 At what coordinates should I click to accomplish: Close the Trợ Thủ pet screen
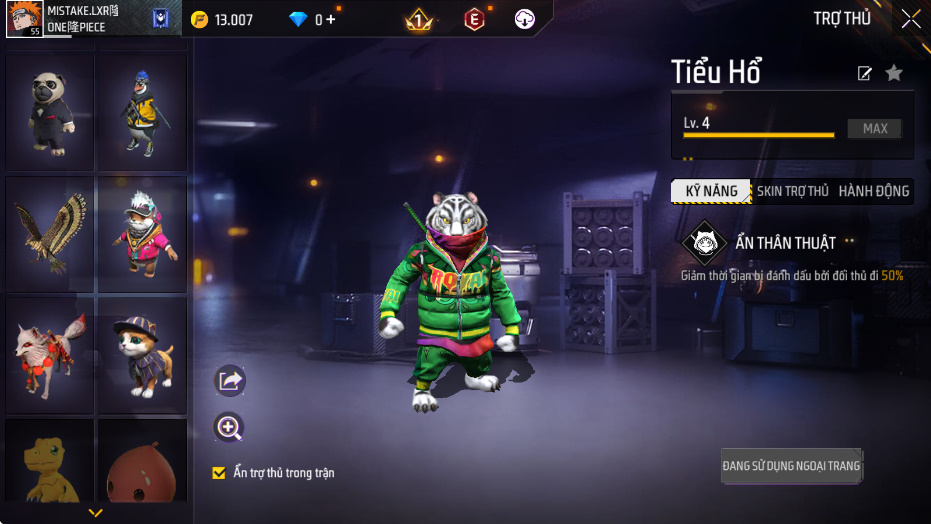click(x=910, y=19)
